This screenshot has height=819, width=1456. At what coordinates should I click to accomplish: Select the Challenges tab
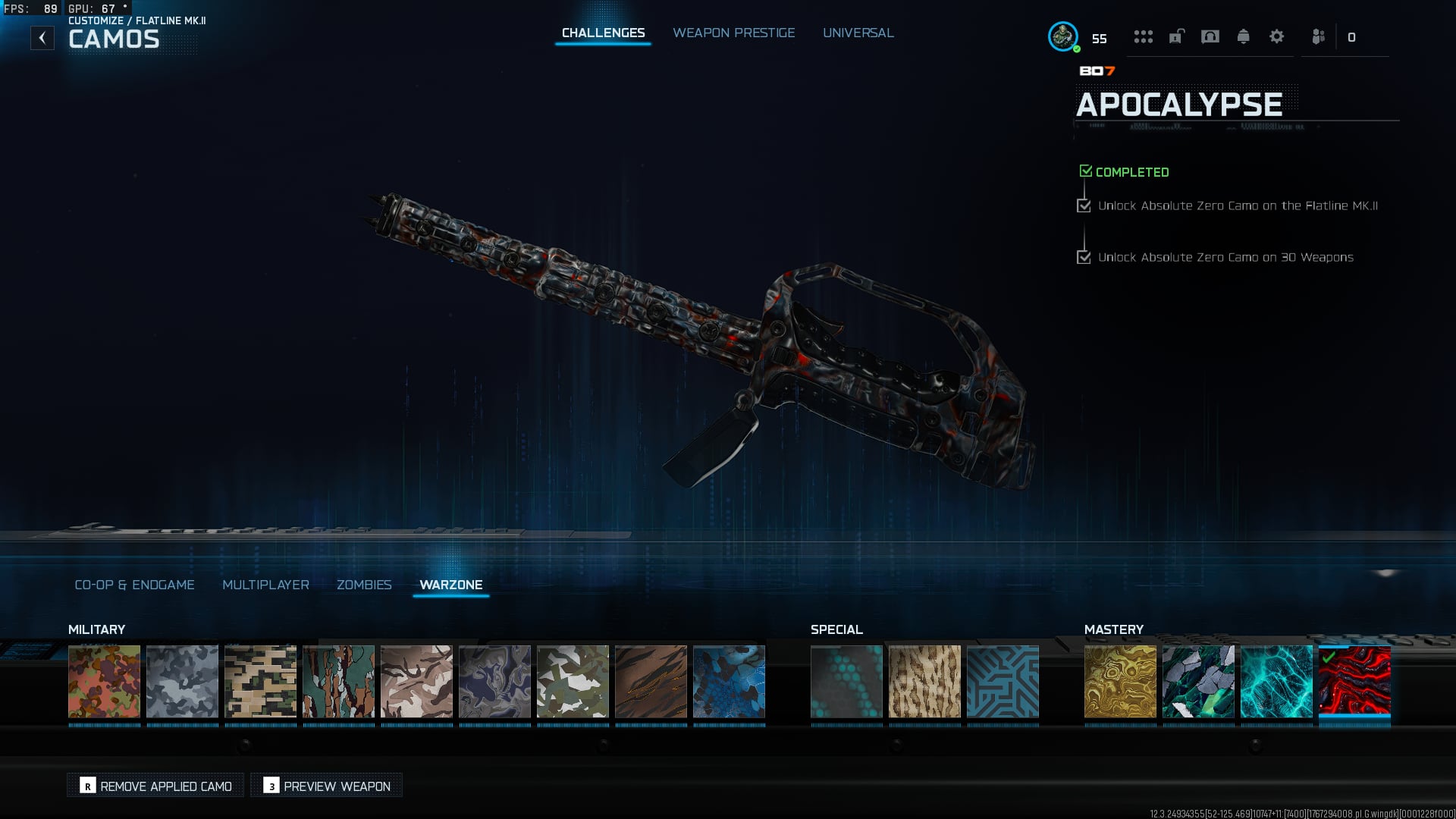click(603, 33)
